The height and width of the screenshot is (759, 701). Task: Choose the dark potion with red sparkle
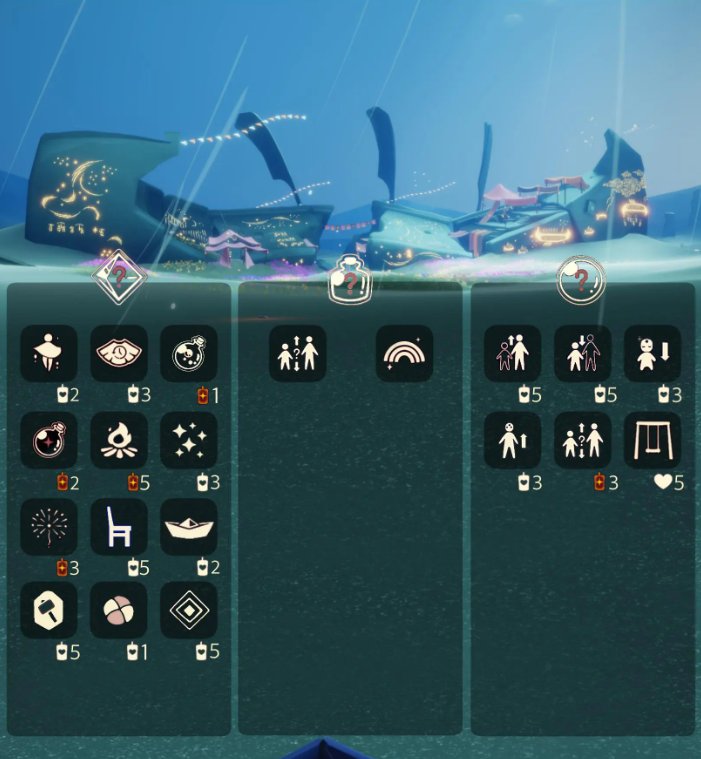click(x=49, y=440)
